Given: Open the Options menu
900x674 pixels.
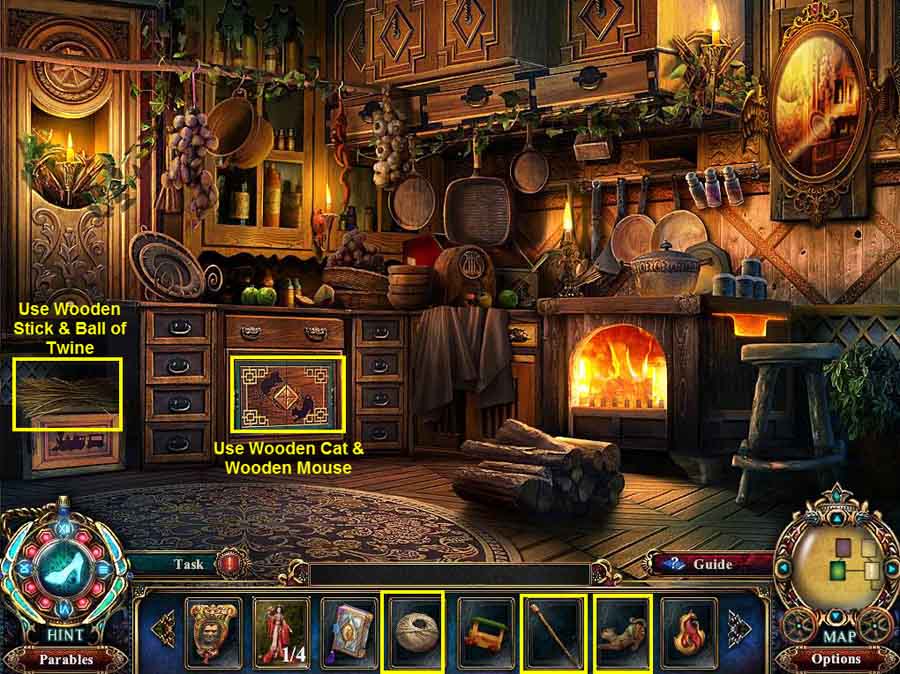Looking at the screenshot, I should coord(836,659).
